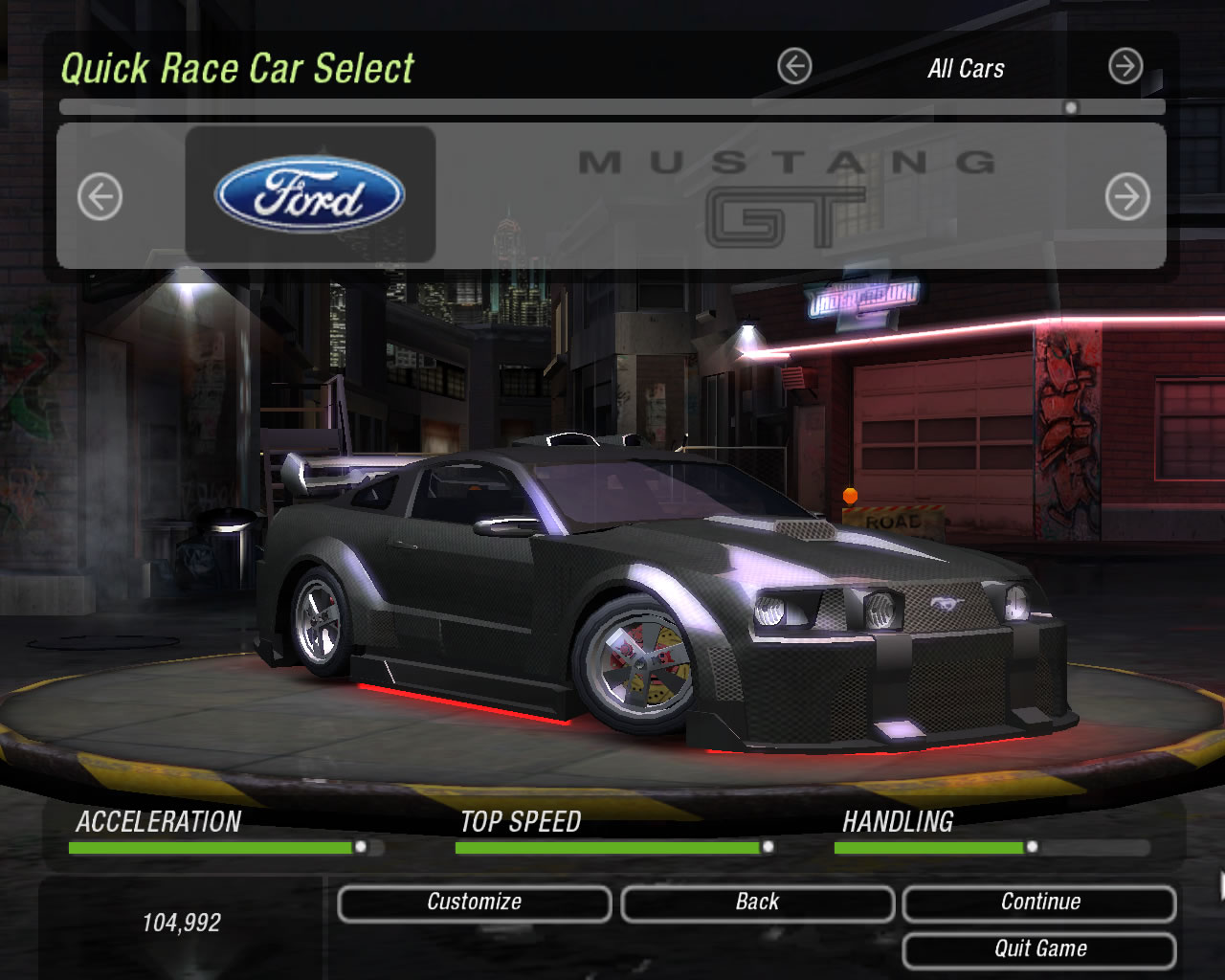
Task: Select Quit Game
Action: click(x=1040, y=948)
